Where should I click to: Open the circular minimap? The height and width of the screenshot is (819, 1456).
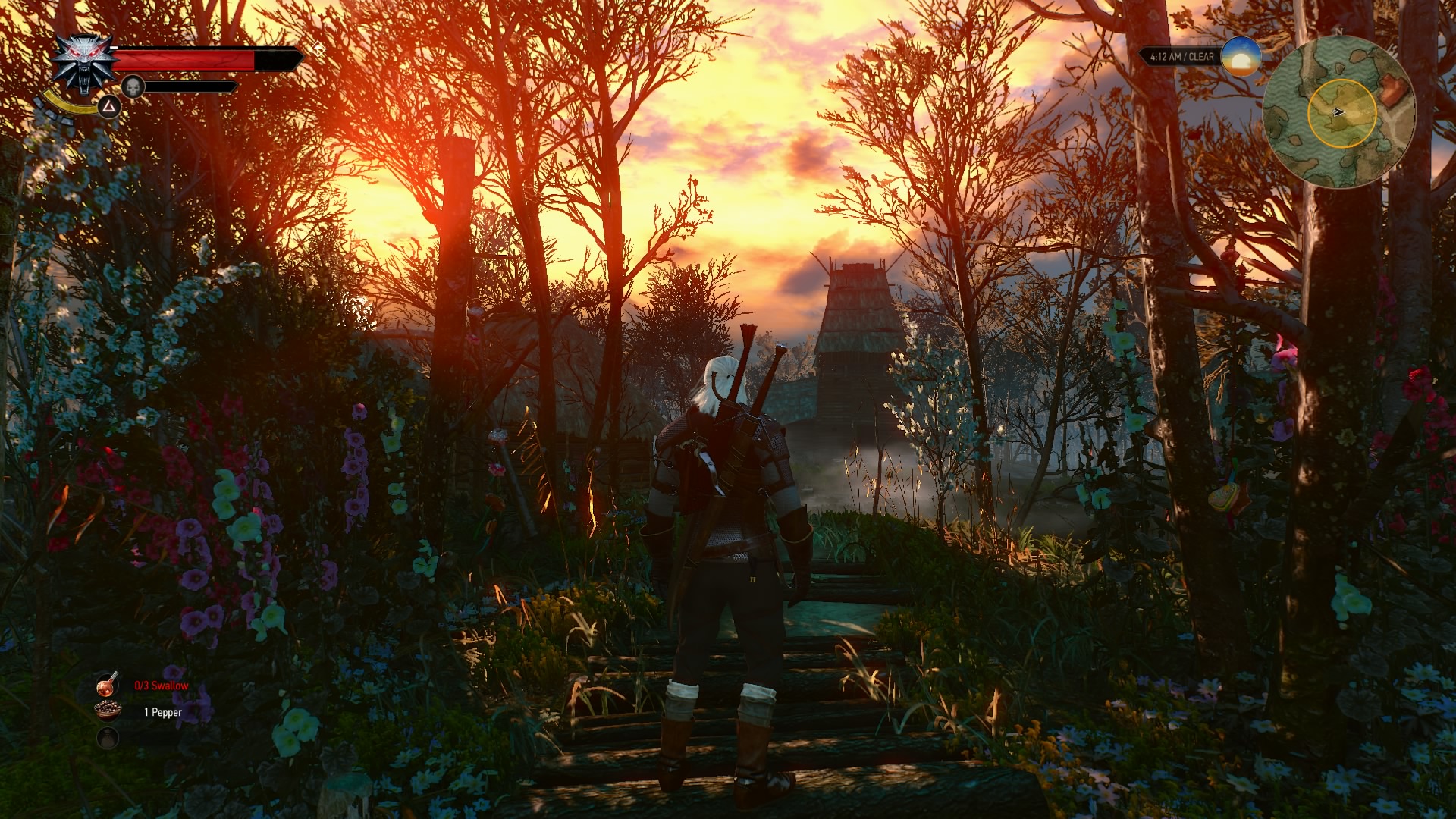pyautogui.click(x=1339, y=112)
